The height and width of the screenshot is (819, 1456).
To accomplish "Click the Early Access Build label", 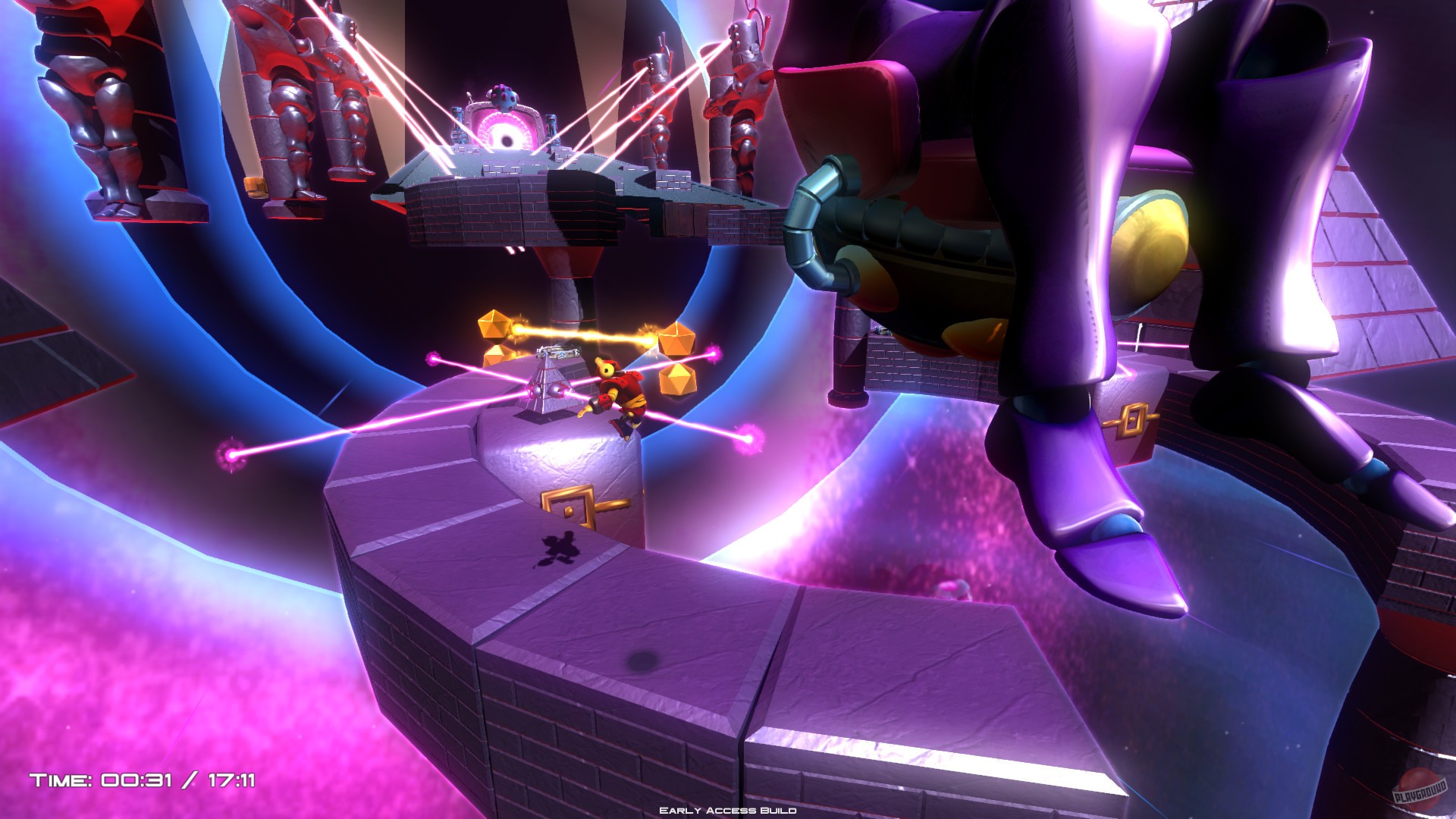I will [728, 811].
